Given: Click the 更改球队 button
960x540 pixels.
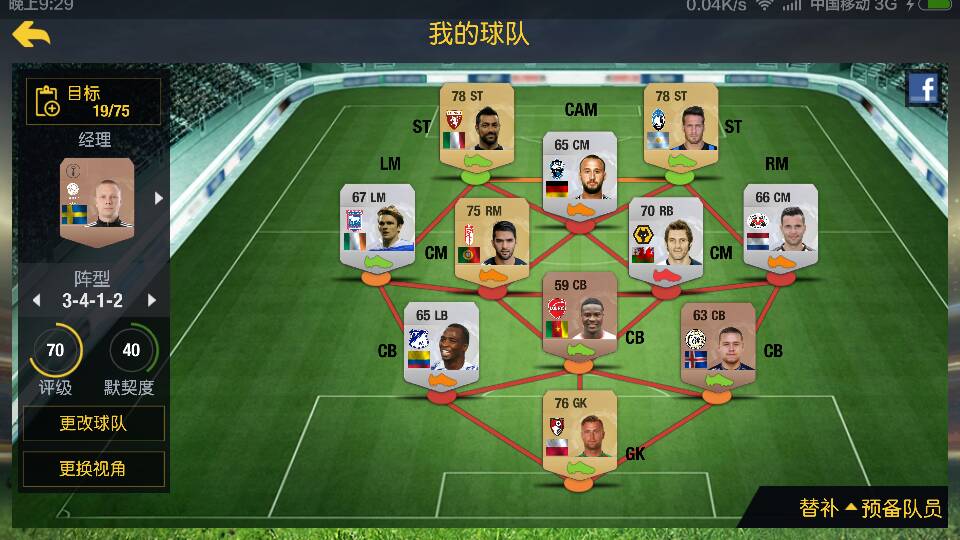Looking at the screenshot, I should tap(93, 423).
